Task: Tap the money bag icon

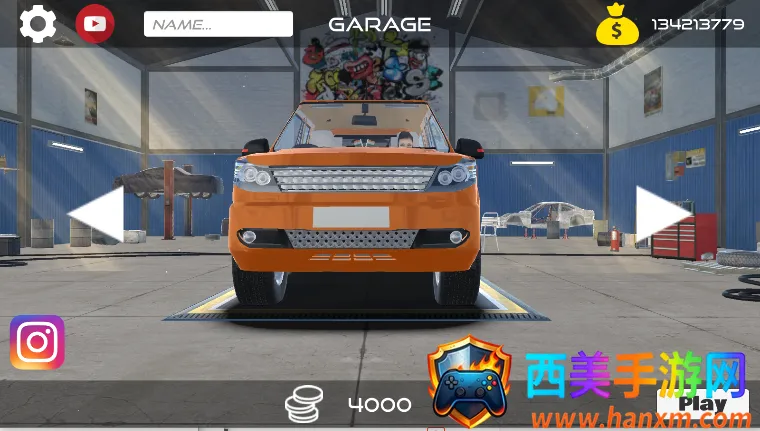Action: coord(617,25)
